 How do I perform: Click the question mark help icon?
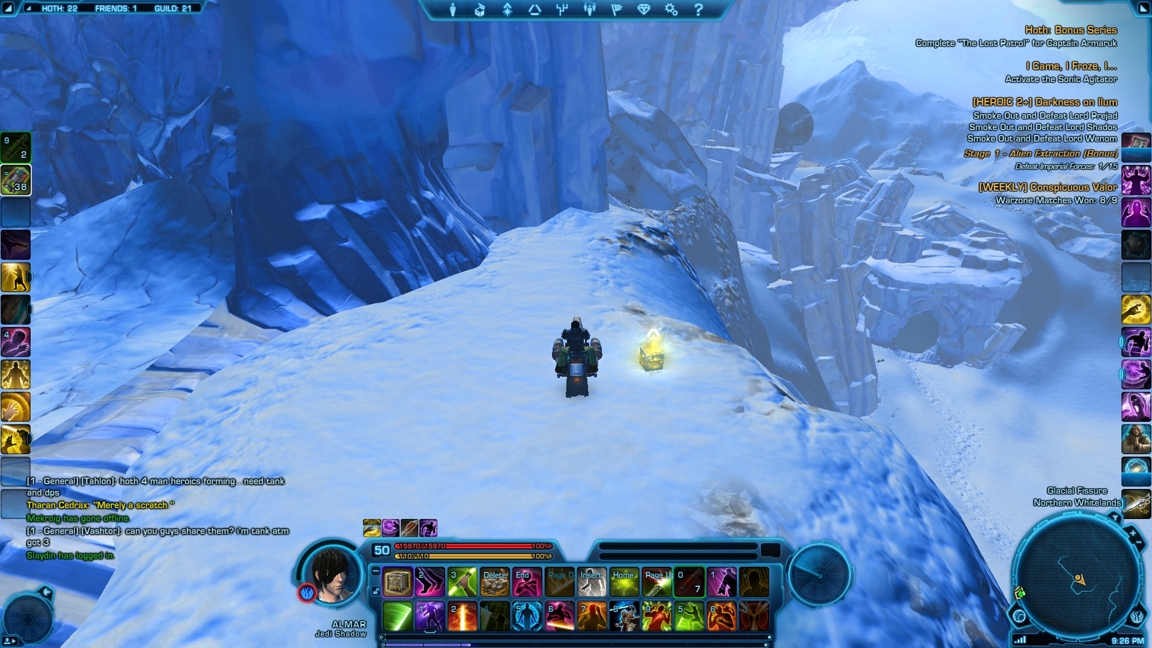tap(698, 10)
